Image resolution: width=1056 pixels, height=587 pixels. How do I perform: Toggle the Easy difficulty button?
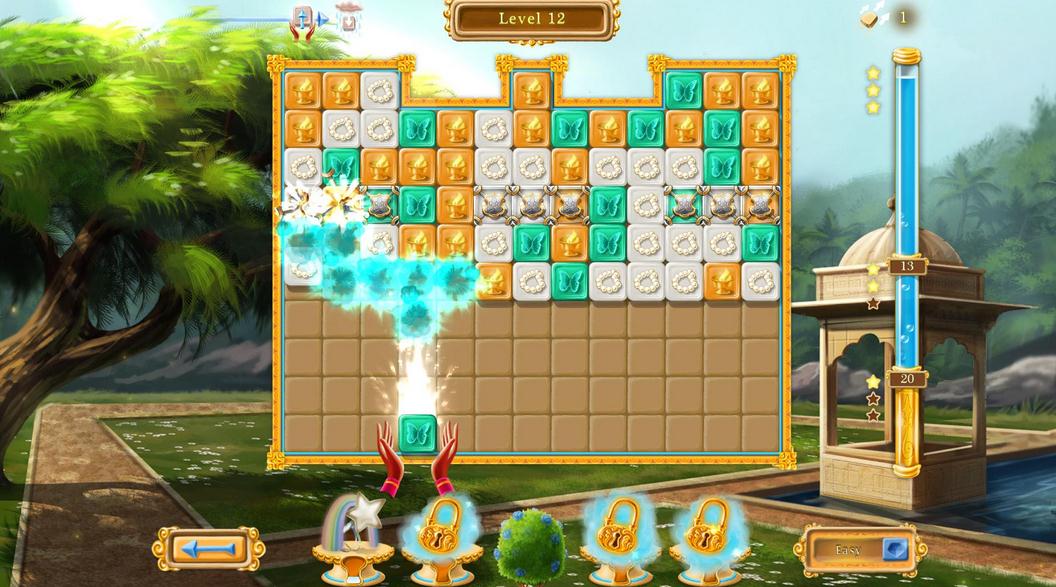pyautogui.click(x=860, y=549)
